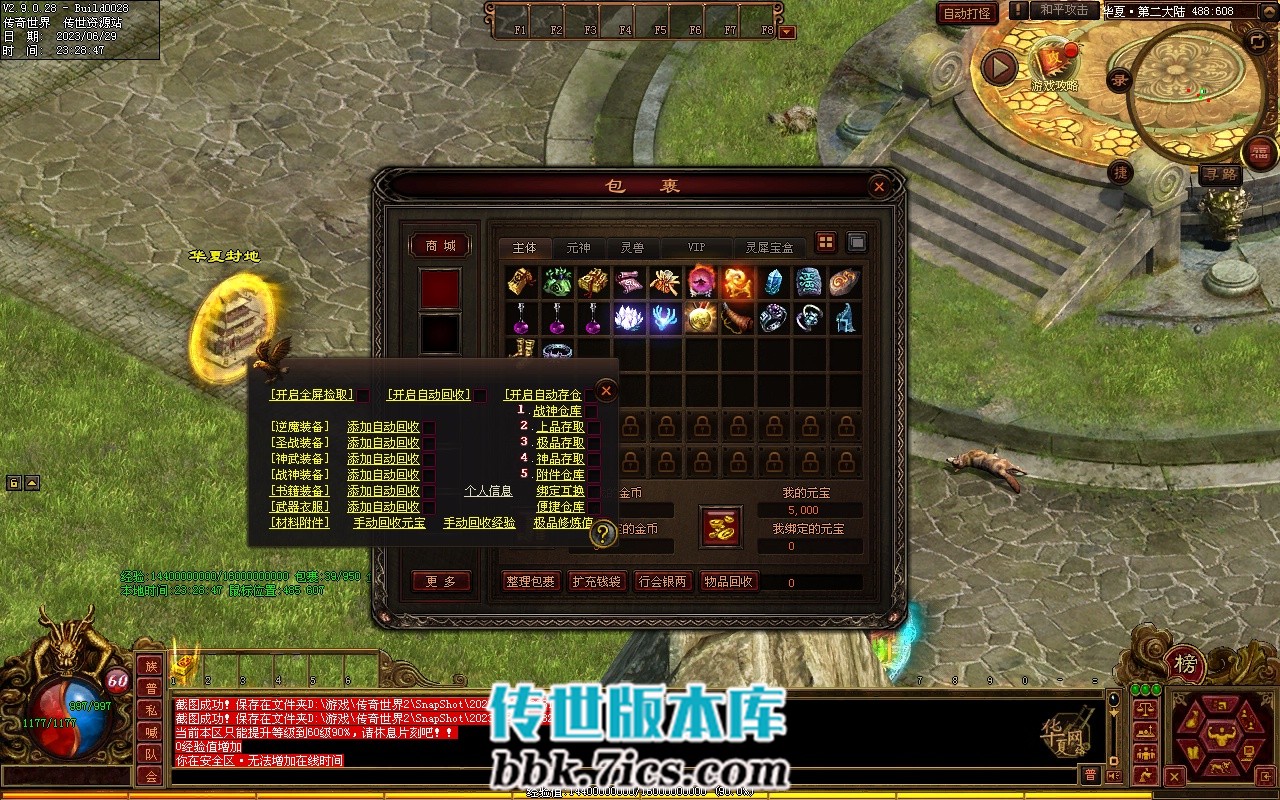1280x800 pixels.
Task: Select the 灵兽 tab
Action: pyautogui.click(x=632, y=247)
